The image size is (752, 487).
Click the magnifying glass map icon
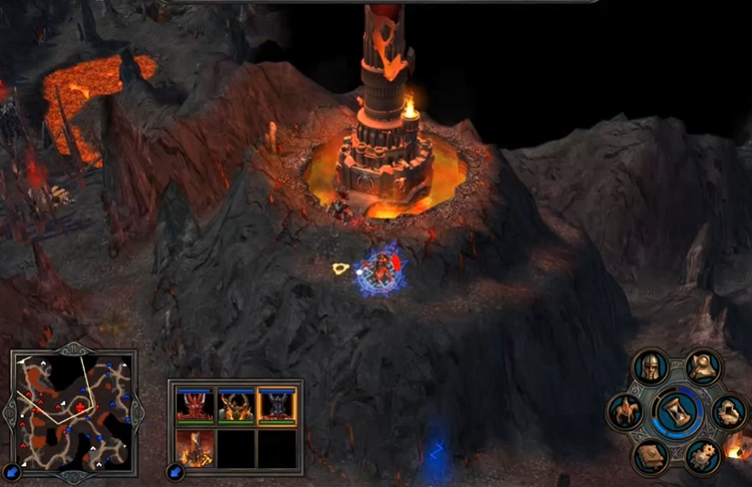pos(704,367)
